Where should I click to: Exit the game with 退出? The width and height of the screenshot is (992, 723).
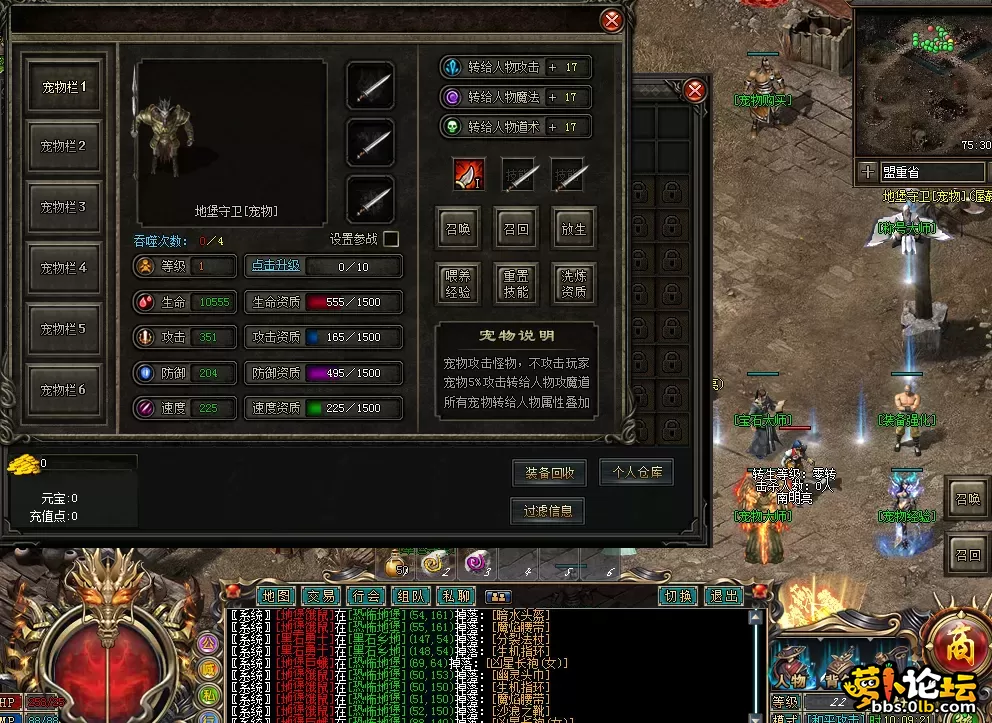(x=723, y=596)
